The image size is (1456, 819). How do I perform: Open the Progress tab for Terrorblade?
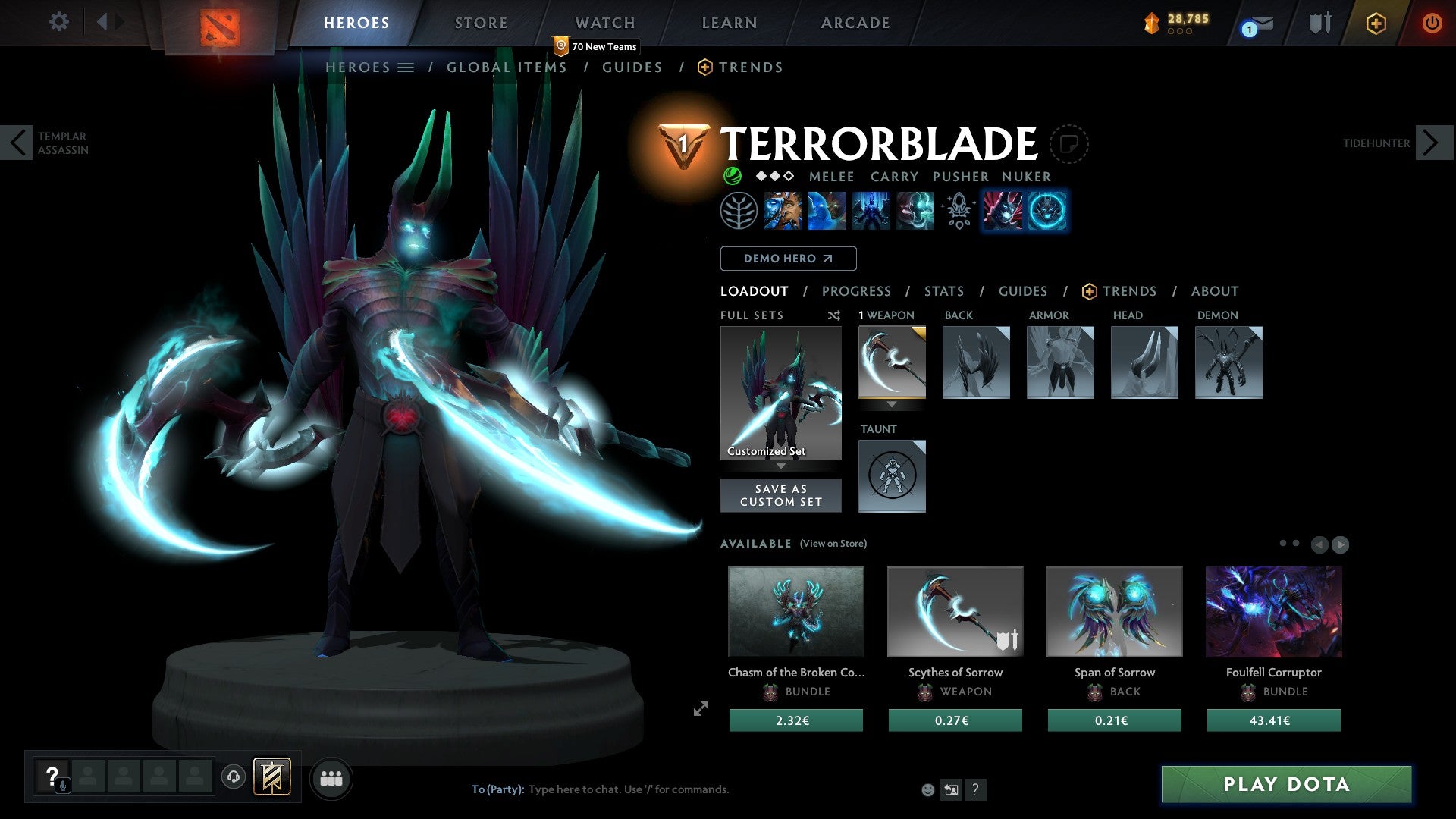click(857, 291)
